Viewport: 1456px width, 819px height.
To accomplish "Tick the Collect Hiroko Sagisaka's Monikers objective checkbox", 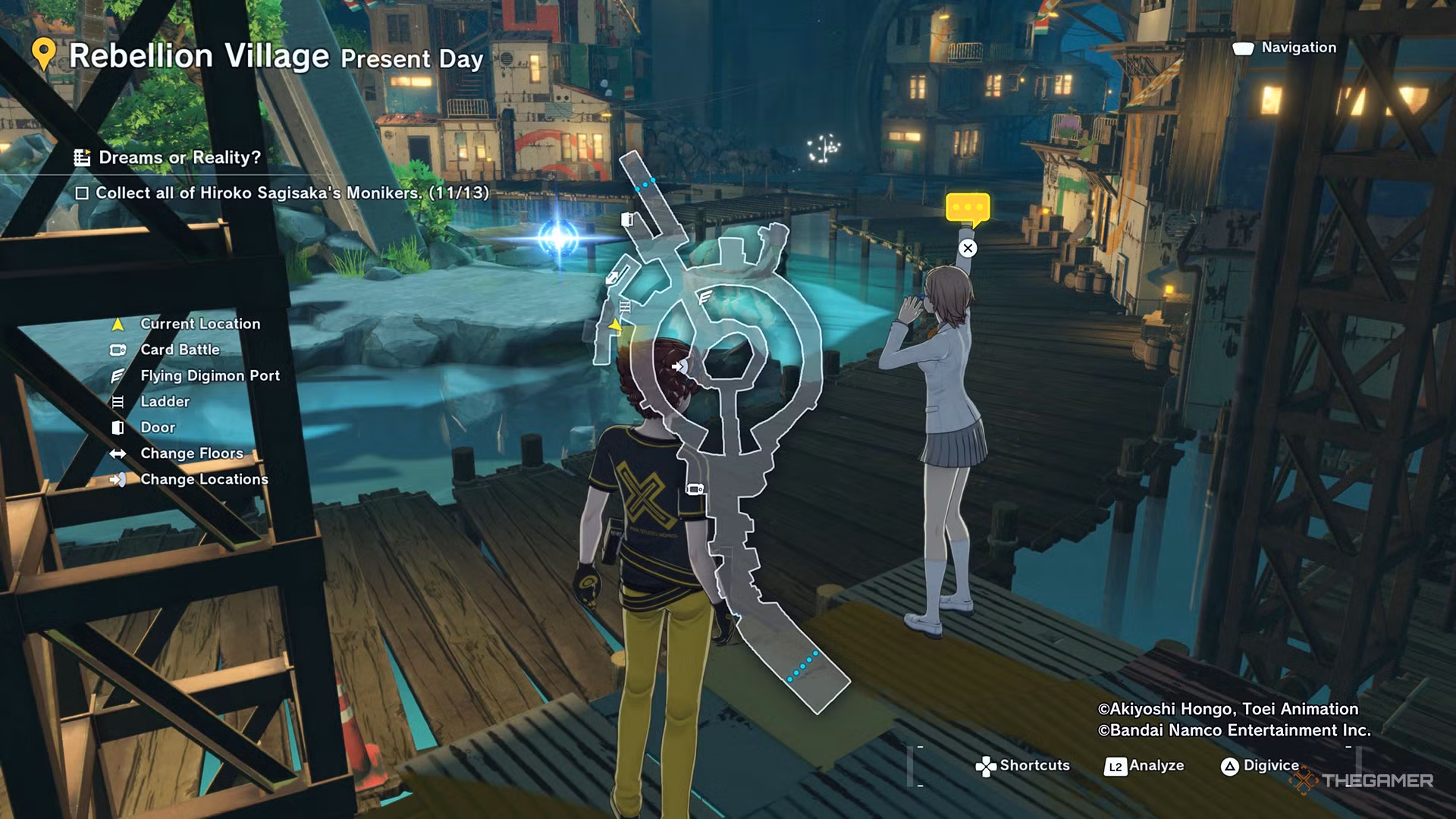I will [x=83, y=193].
